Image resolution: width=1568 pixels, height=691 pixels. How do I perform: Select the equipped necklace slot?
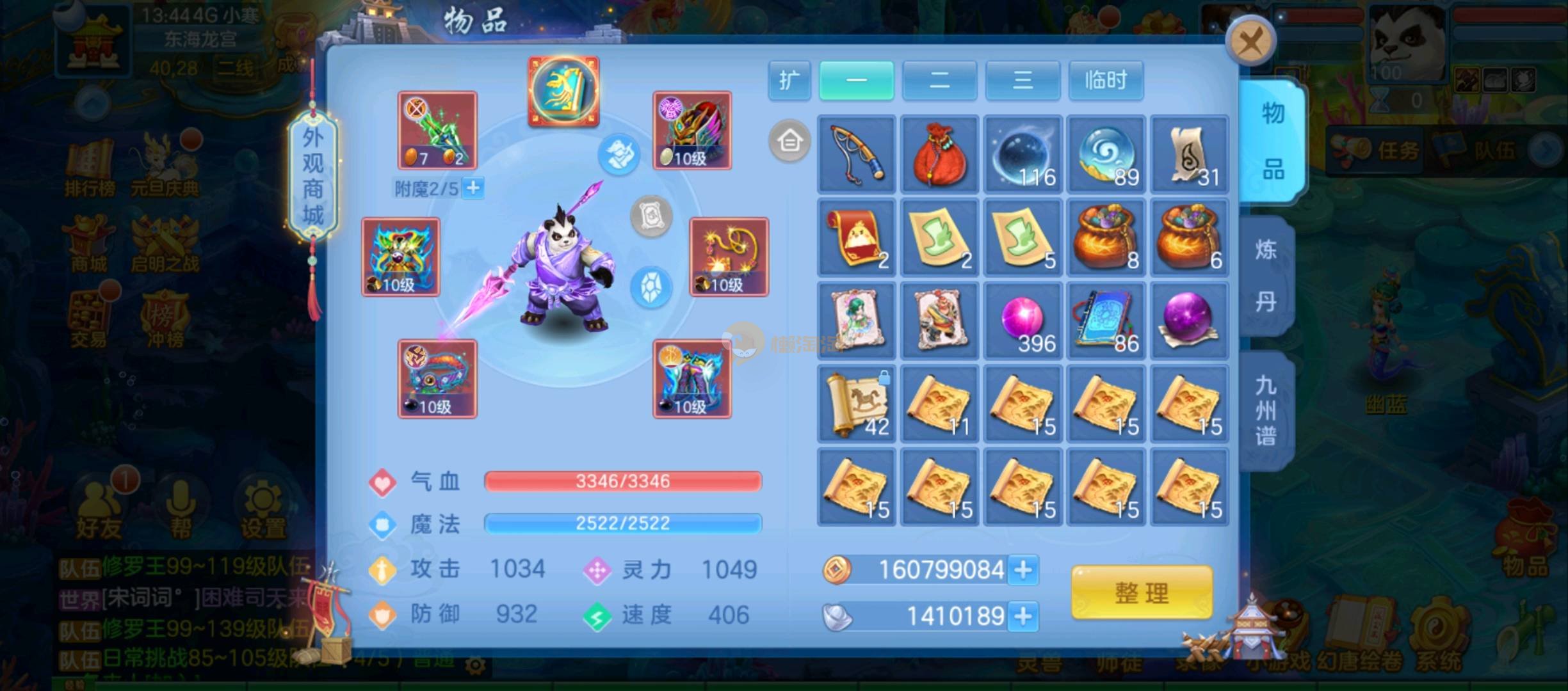click(729, 257)
